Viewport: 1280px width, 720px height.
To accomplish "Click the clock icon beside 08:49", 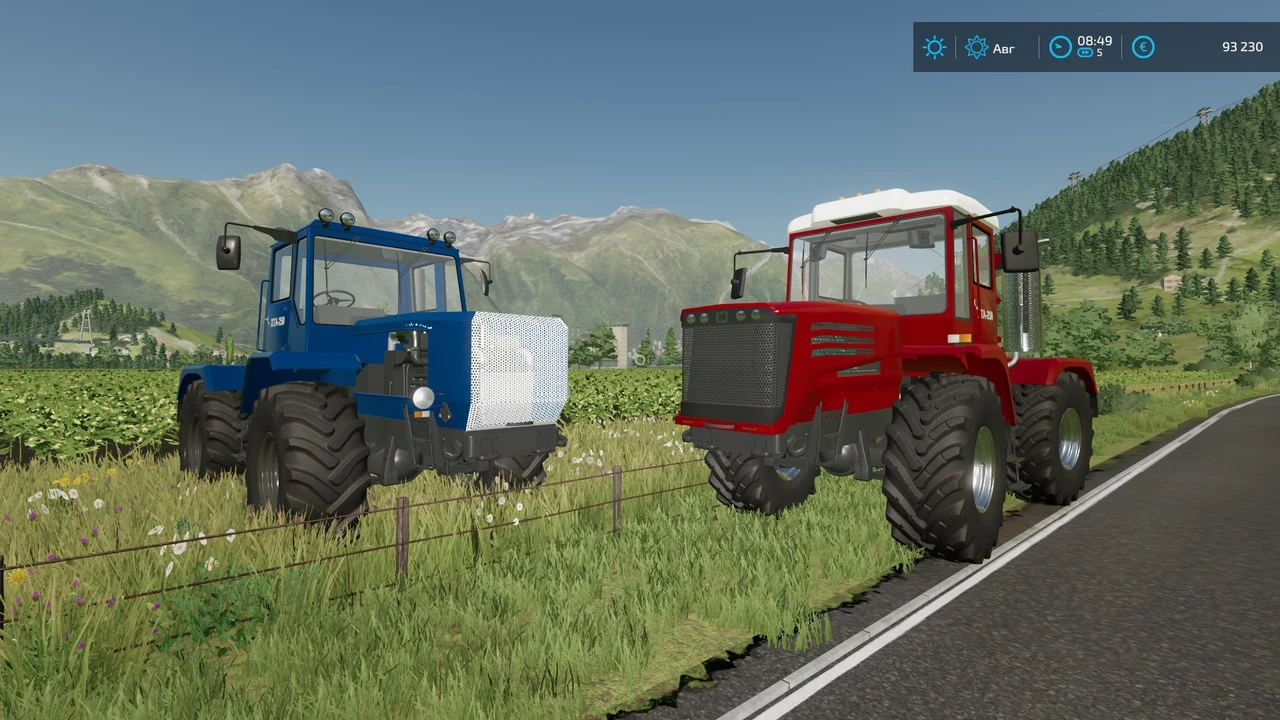I will click(1060, 46).
